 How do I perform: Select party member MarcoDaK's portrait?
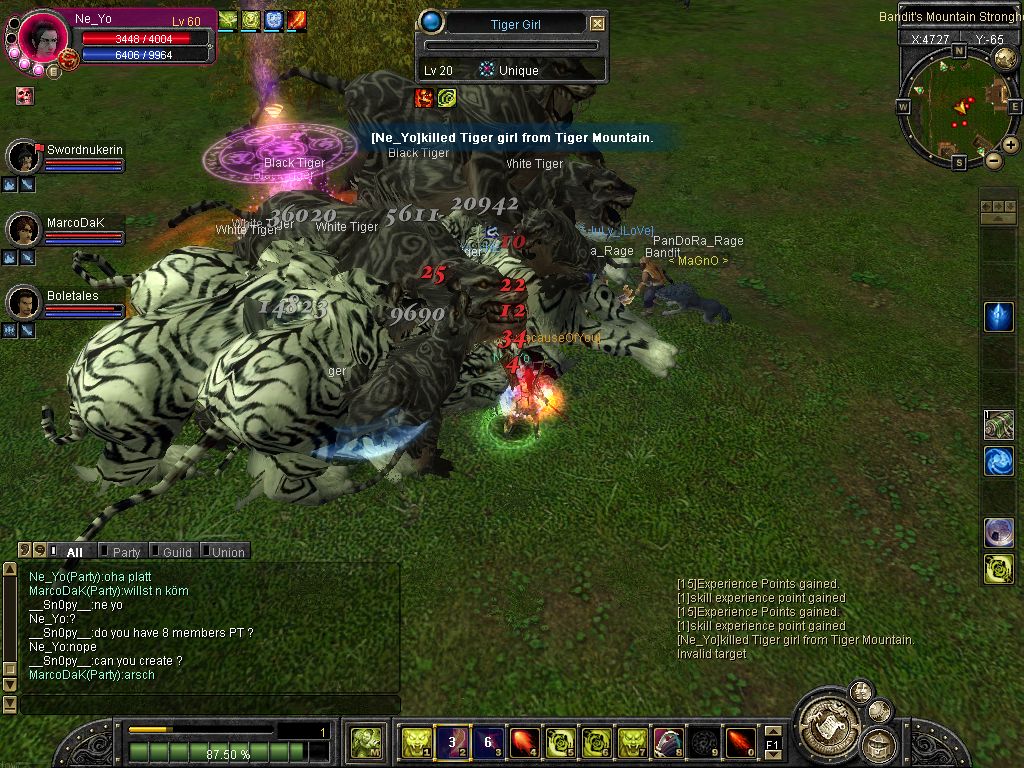23,229
